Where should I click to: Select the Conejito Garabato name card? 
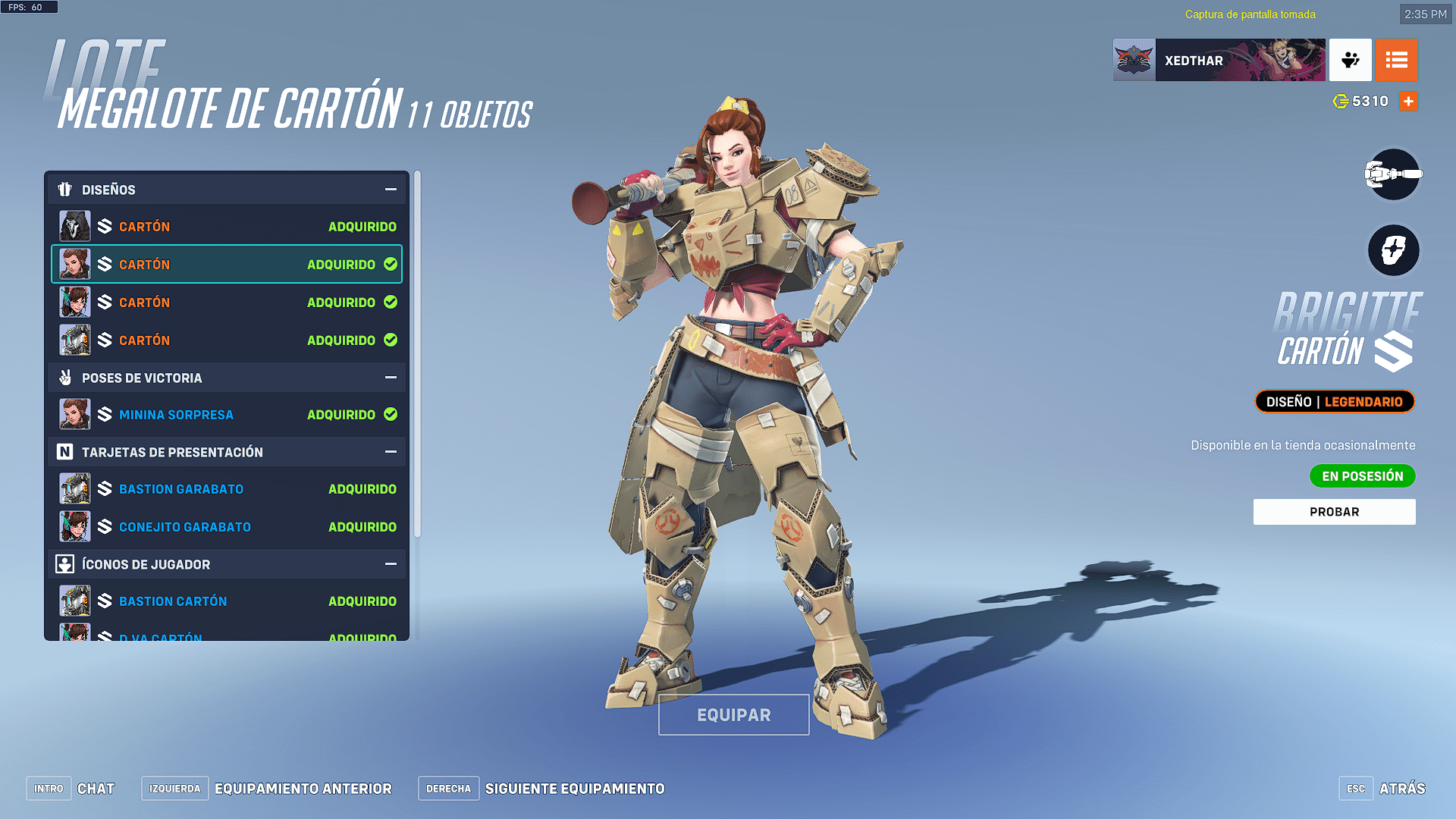[x=227, y=527]
